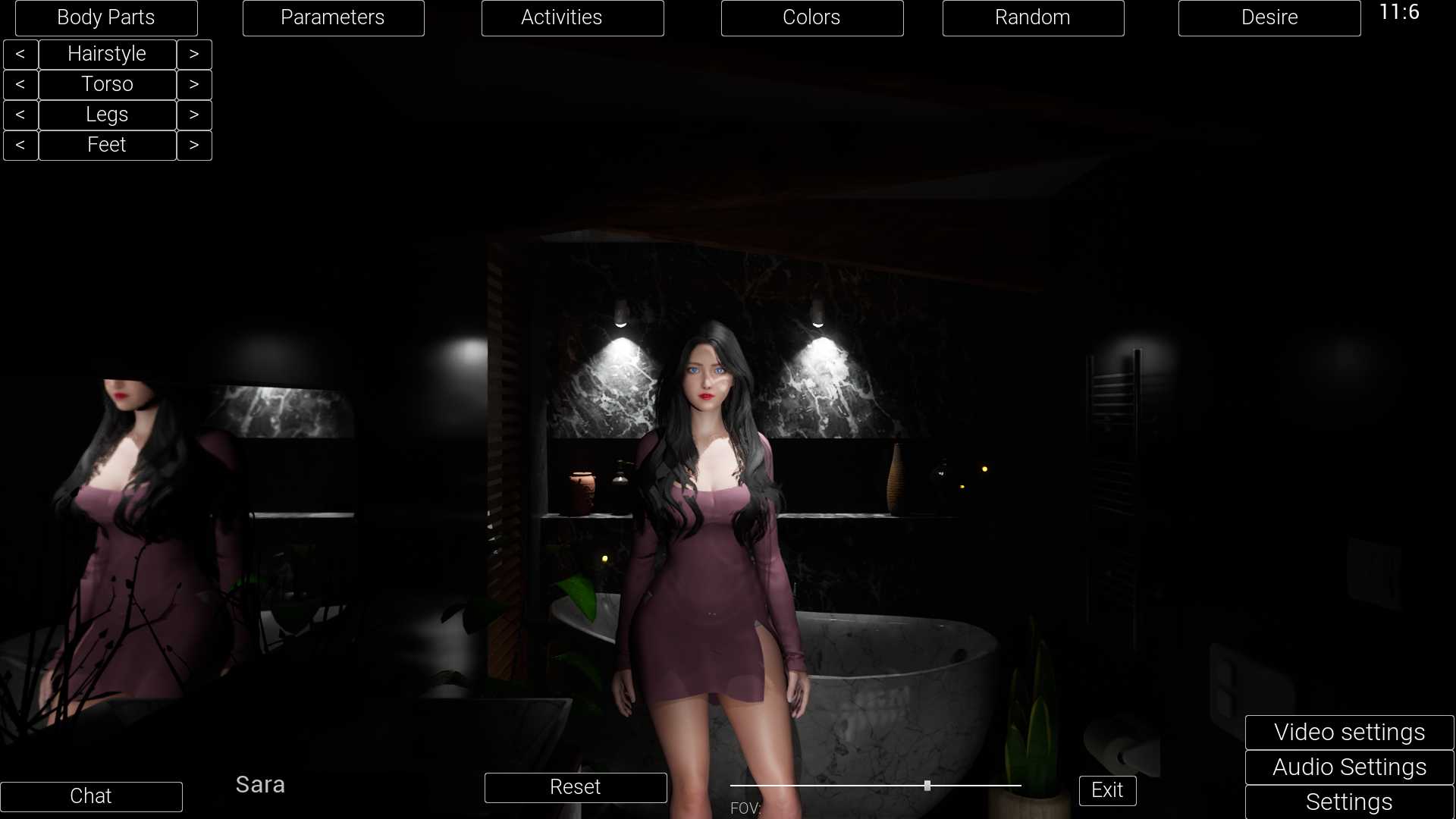
Task: Cycle backward through Torso outfits
Action: coord(20,84)
